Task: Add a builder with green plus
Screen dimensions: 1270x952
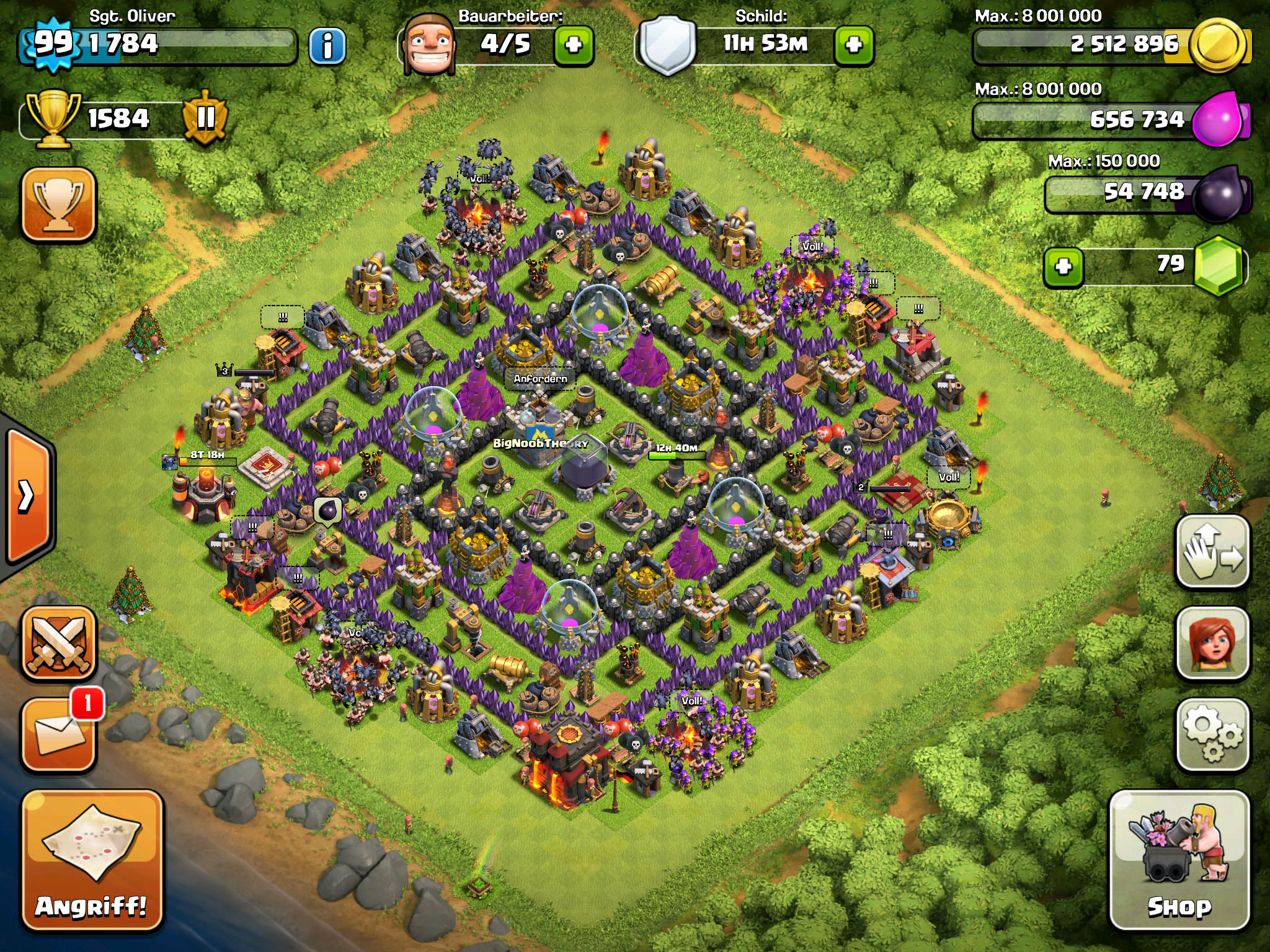Action: pos(574,45)
